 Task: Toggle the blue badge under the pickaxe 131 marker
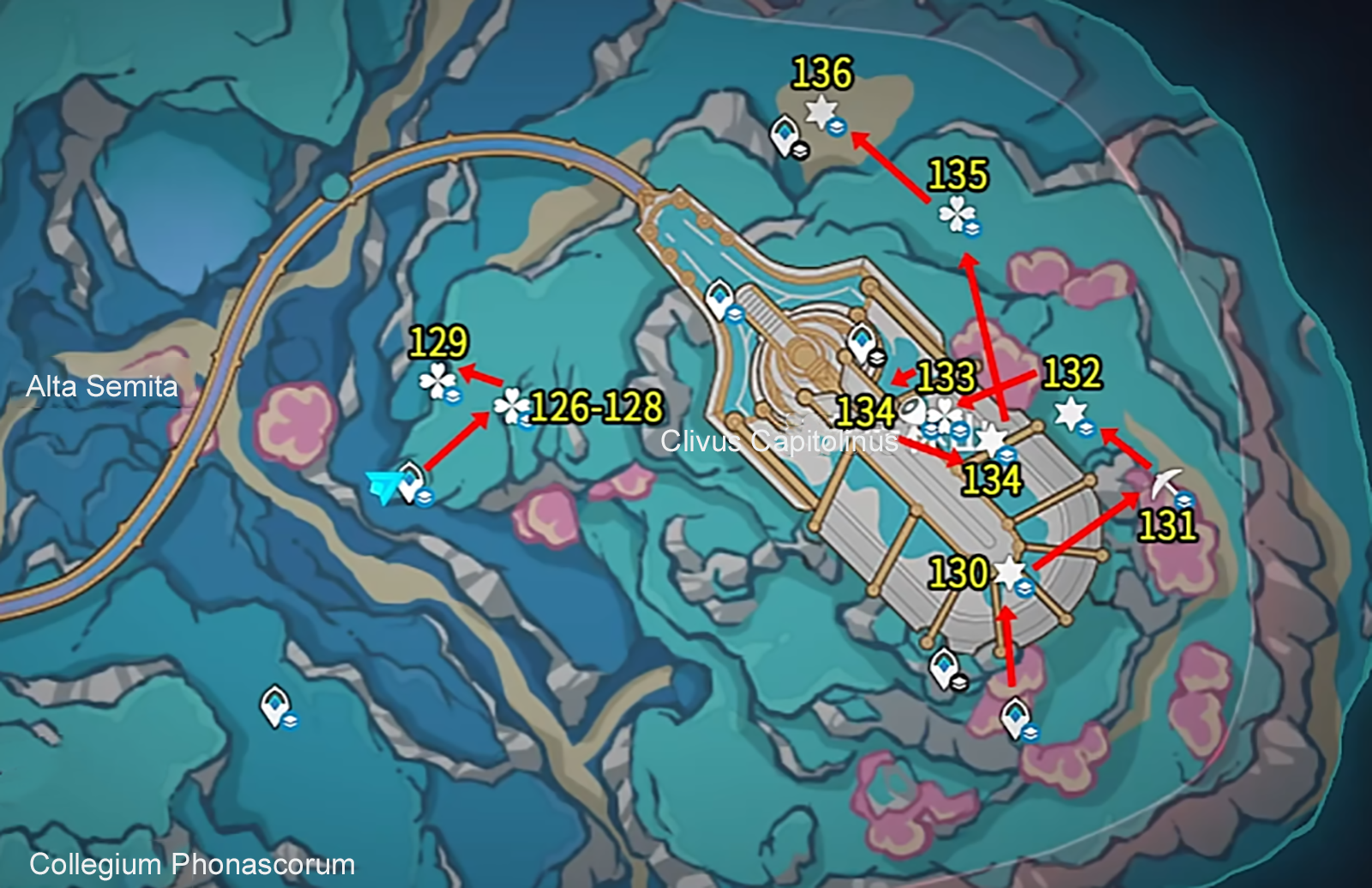pyautogui.click(x=1183, y=499)
